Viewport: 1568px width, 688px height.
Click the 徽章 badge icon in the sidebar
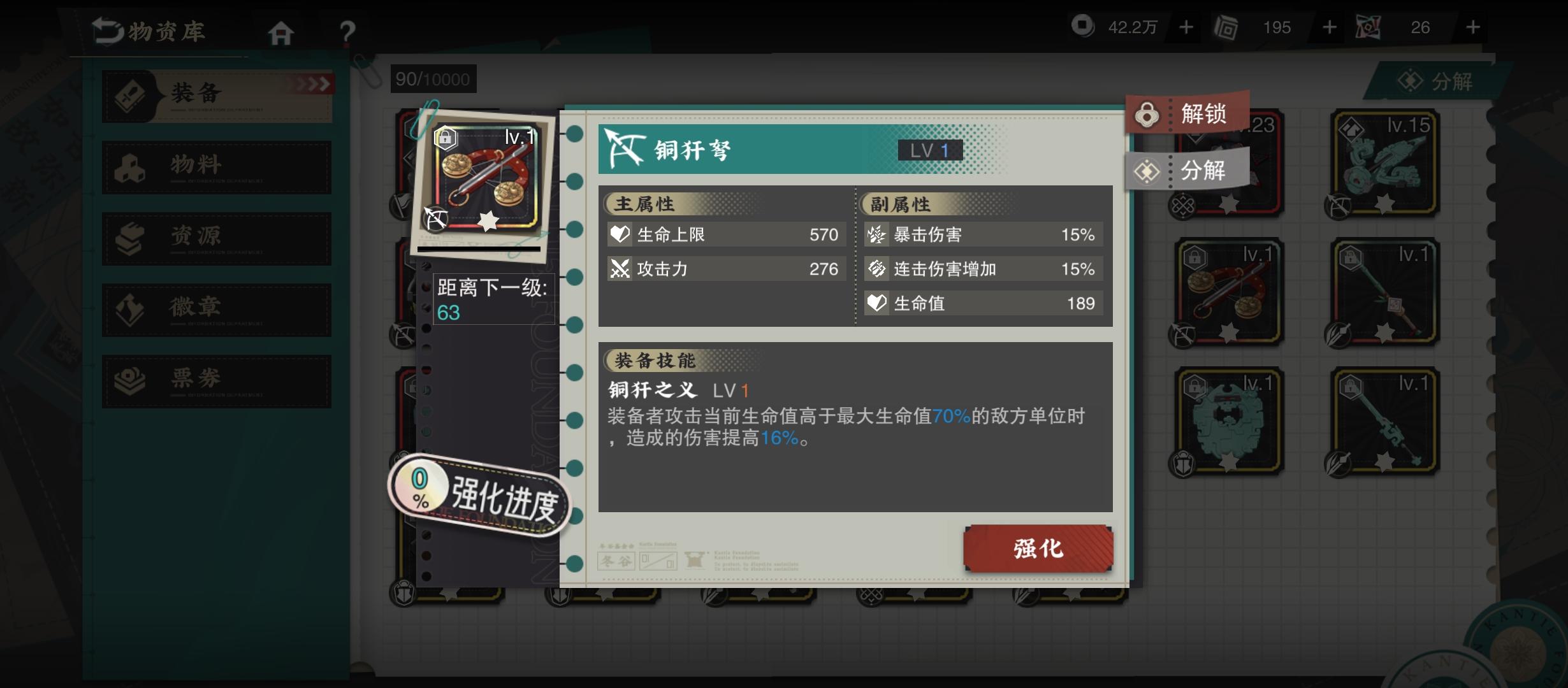coord(129,308)
